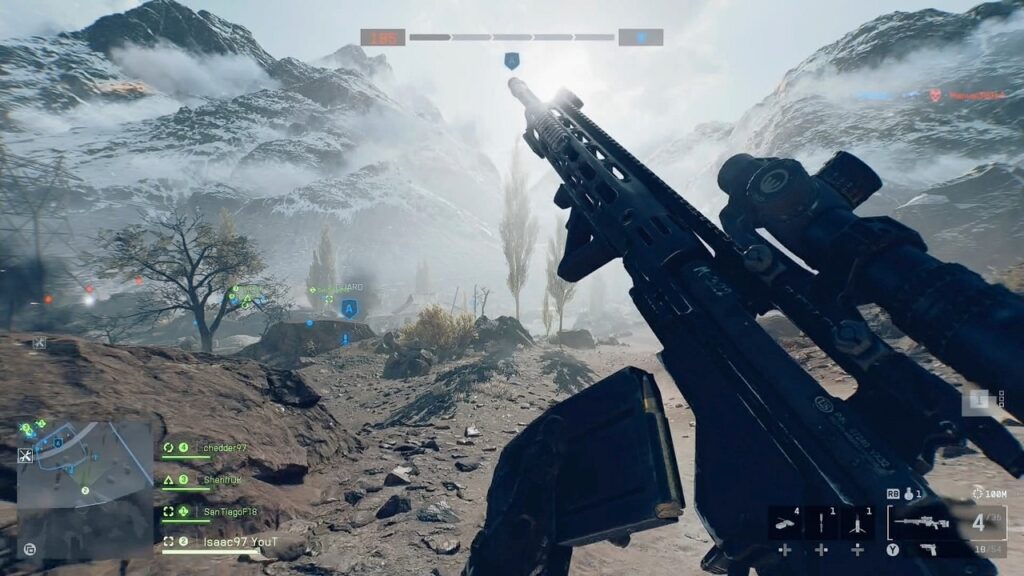1024x576 pixels.
Task: Click the minimap's overlapping squares icon
Action: tap(29, 549)
